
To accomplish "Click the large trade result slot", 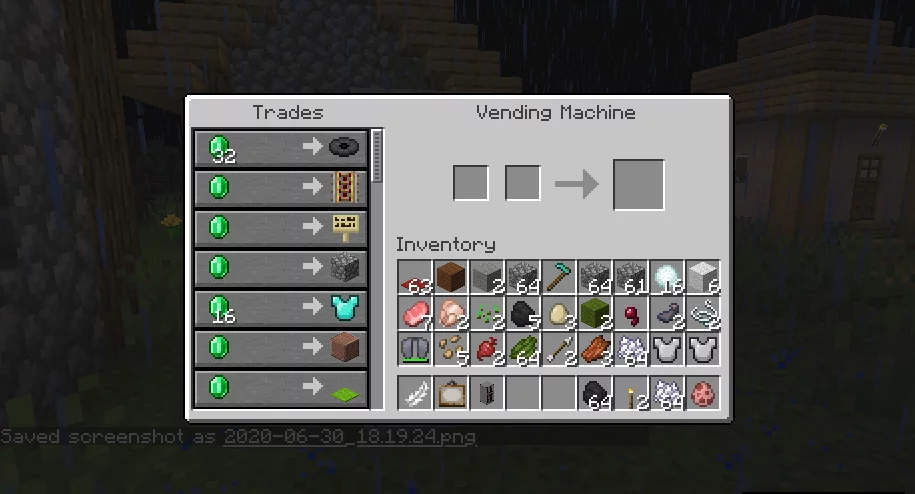I will (x=638, y=184).
